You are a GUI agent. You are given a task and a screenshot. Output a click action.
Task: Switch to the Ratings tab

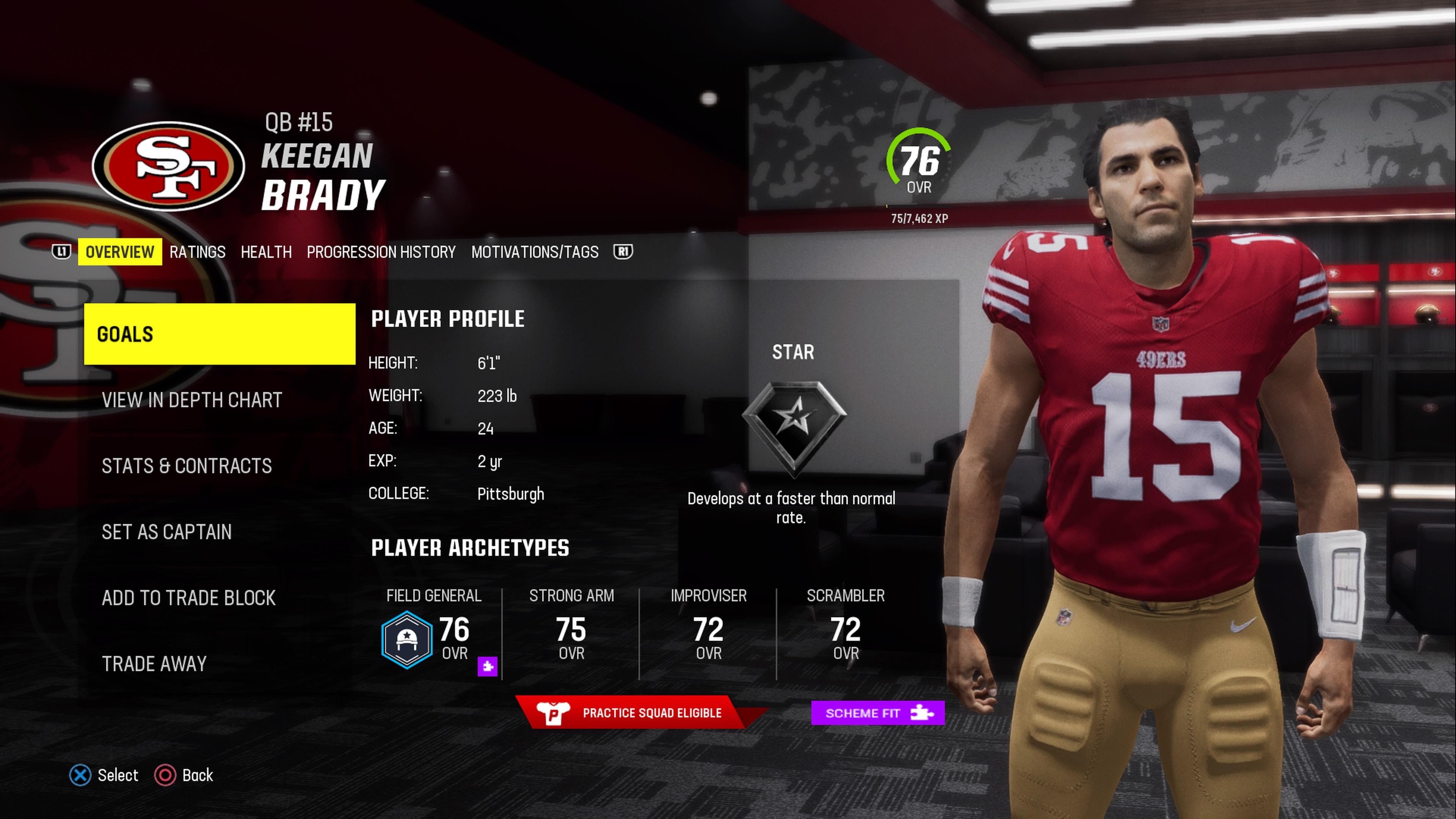(197, 252)
